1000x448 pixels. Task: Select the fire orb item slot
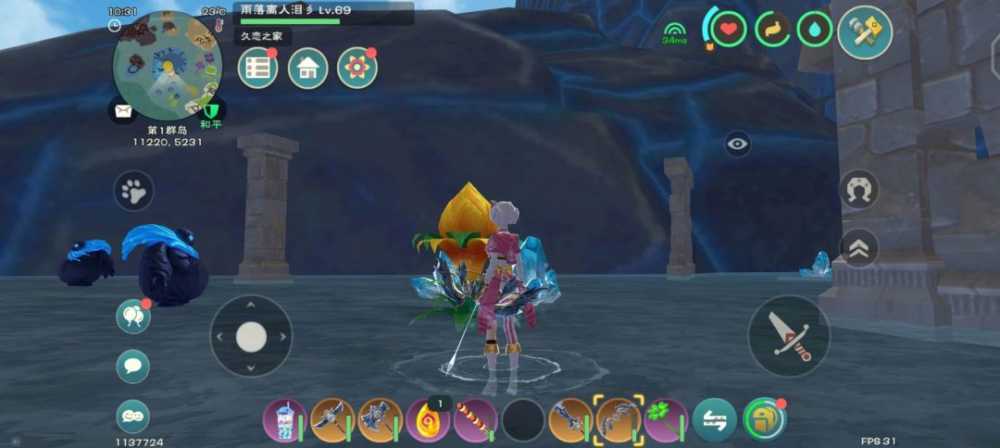click(427, 419)
